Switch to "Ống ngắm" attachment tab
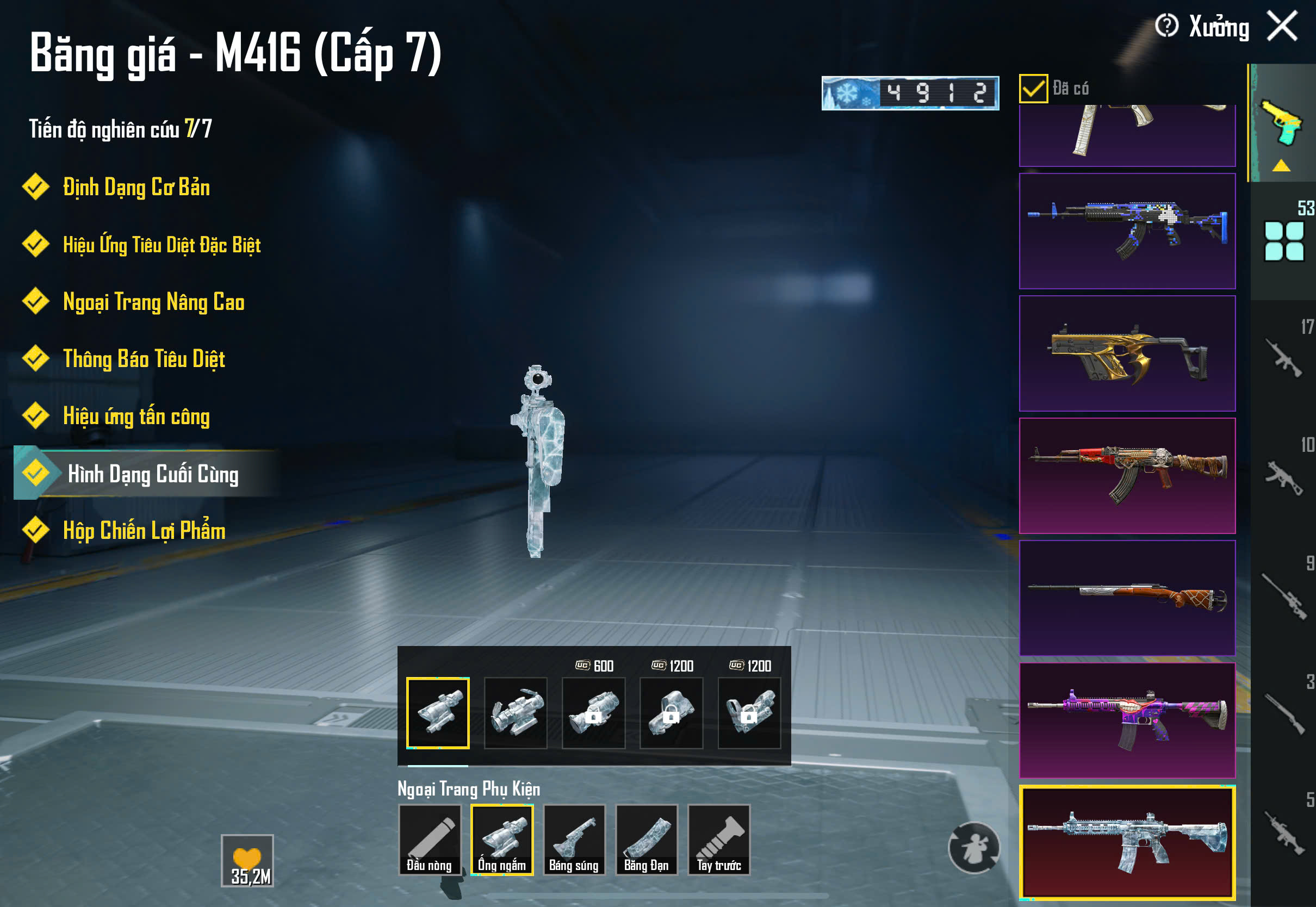 click(502, 840)
